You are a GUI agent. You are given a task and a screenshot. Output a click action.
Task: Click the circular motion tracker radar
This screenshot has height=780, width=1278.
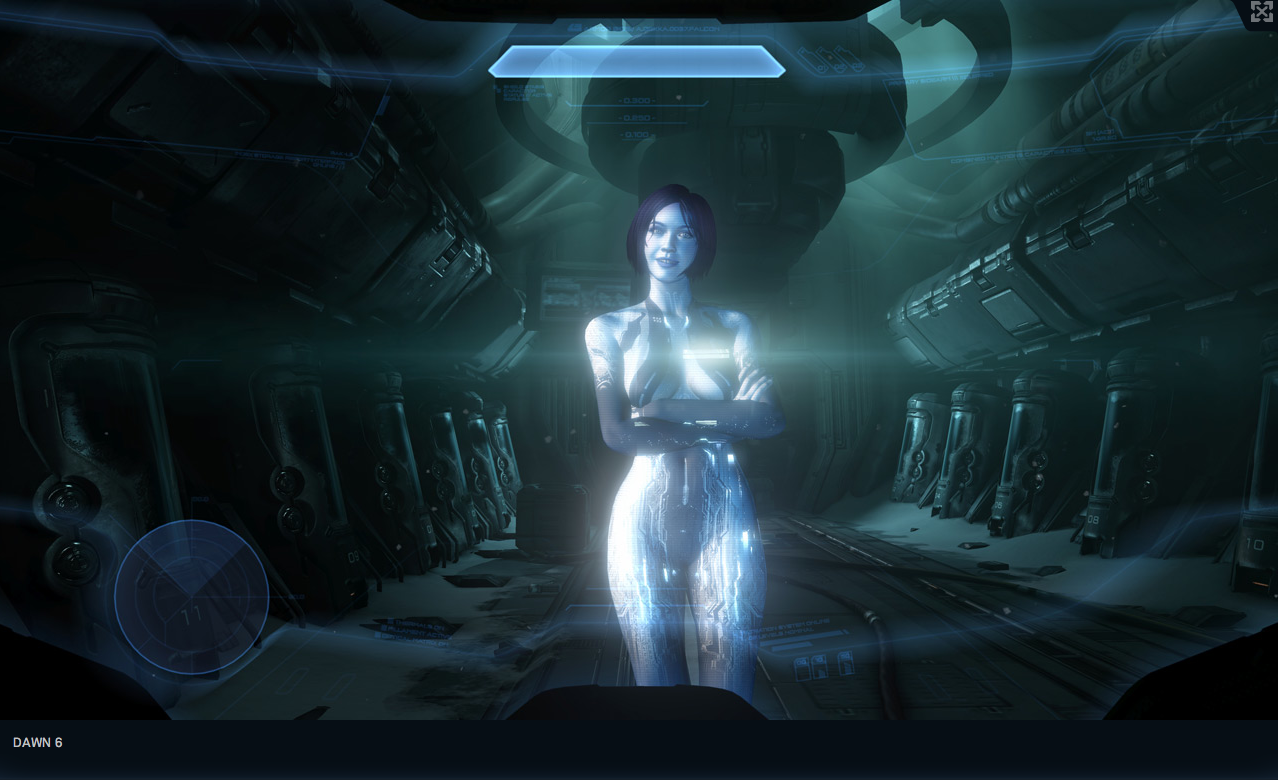[x=191, y=597]
